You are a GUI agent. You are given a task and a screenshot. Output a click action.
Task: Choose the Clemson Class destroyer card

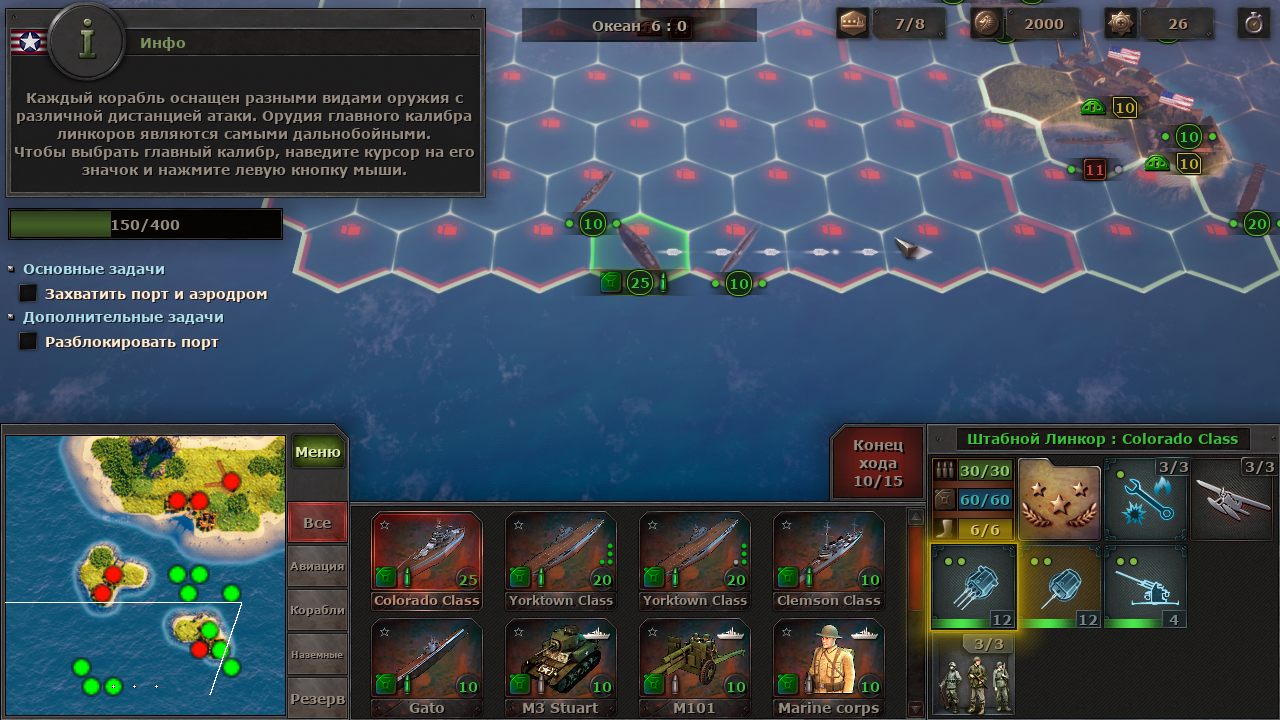click(x=828, y=560)
